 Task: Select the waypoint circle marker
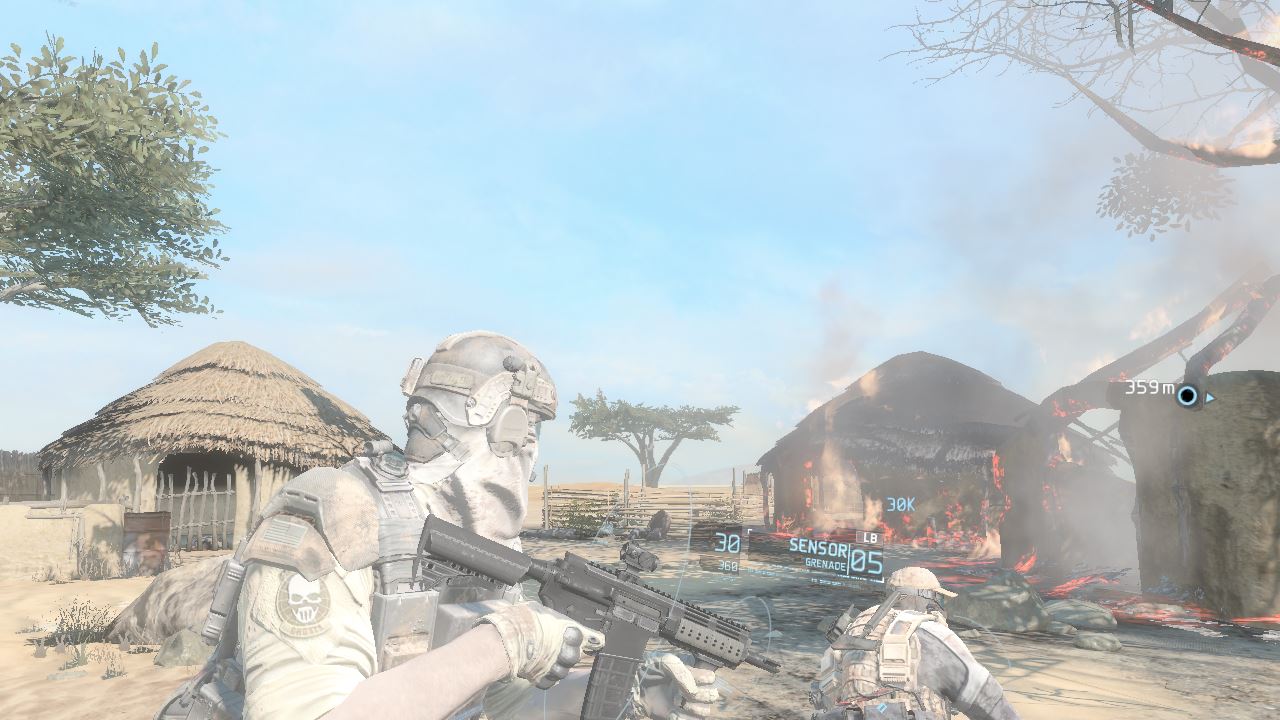(x=1186, y=397)
